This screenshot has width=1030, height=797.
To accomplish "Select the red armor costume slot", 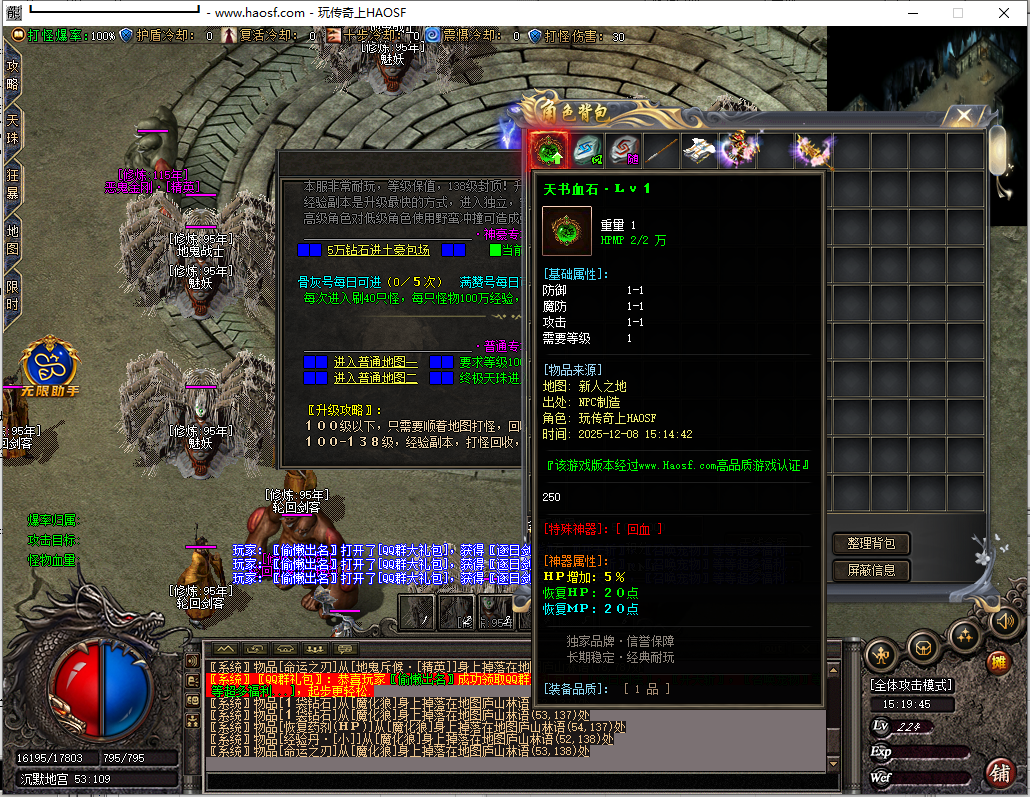I will coord(738,150).
